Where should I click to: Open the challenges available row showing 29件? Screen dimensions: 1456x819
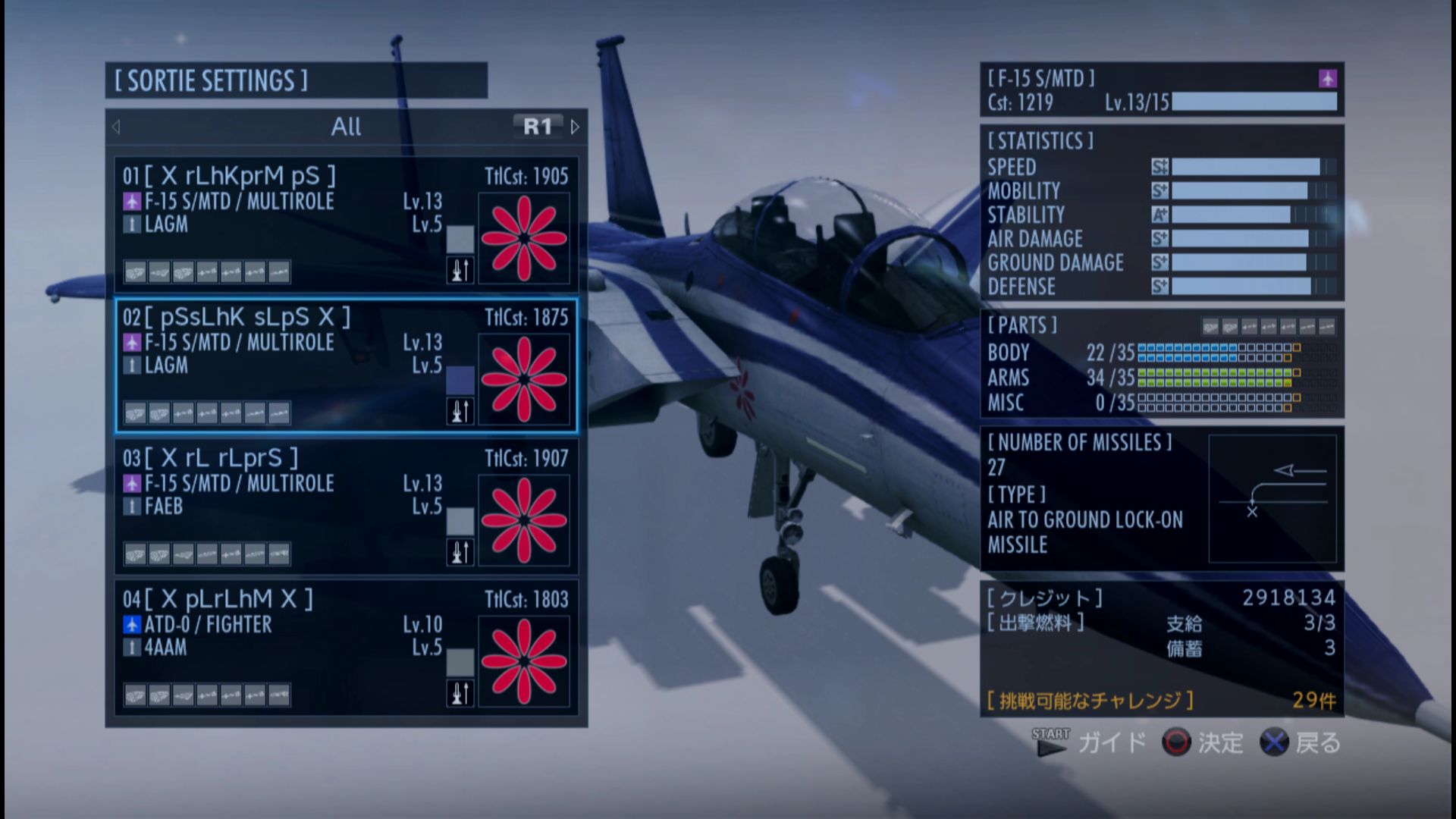tap(1161, 700)
